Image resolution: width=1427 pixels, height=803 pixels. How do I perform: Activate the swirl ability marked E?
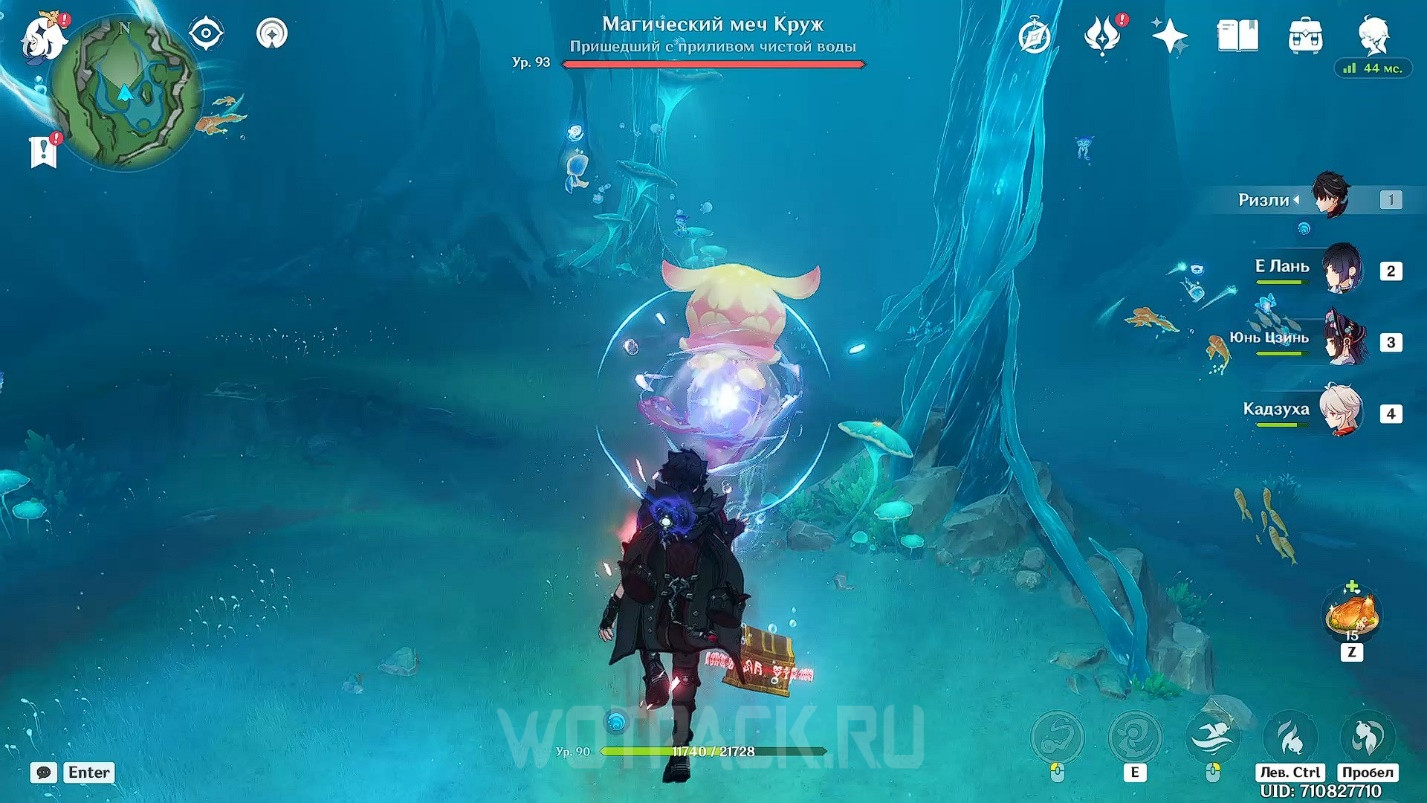tap(1135, 738)
